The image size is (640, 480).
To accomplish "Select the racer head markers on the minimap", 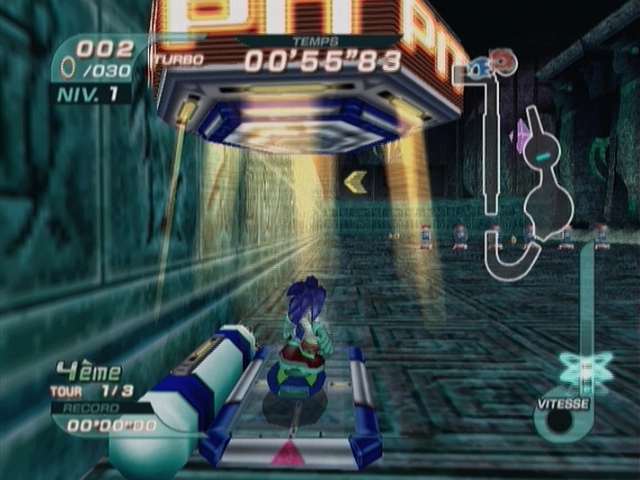I will (494, 63).
